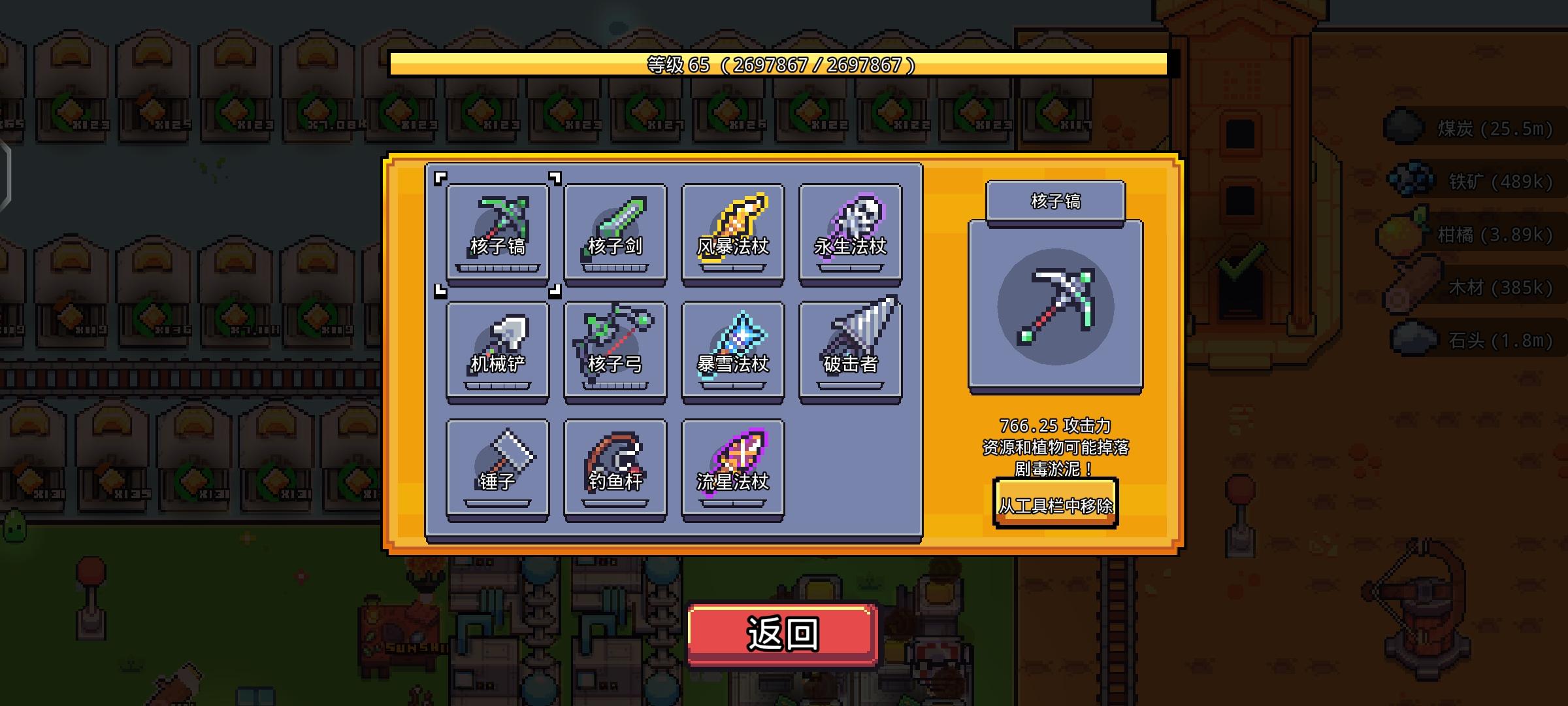Screen dimensions: 1568x706
Task: Choose the 风暴法杖 (Storm Staff) item
Action: (x=732, y=232)
